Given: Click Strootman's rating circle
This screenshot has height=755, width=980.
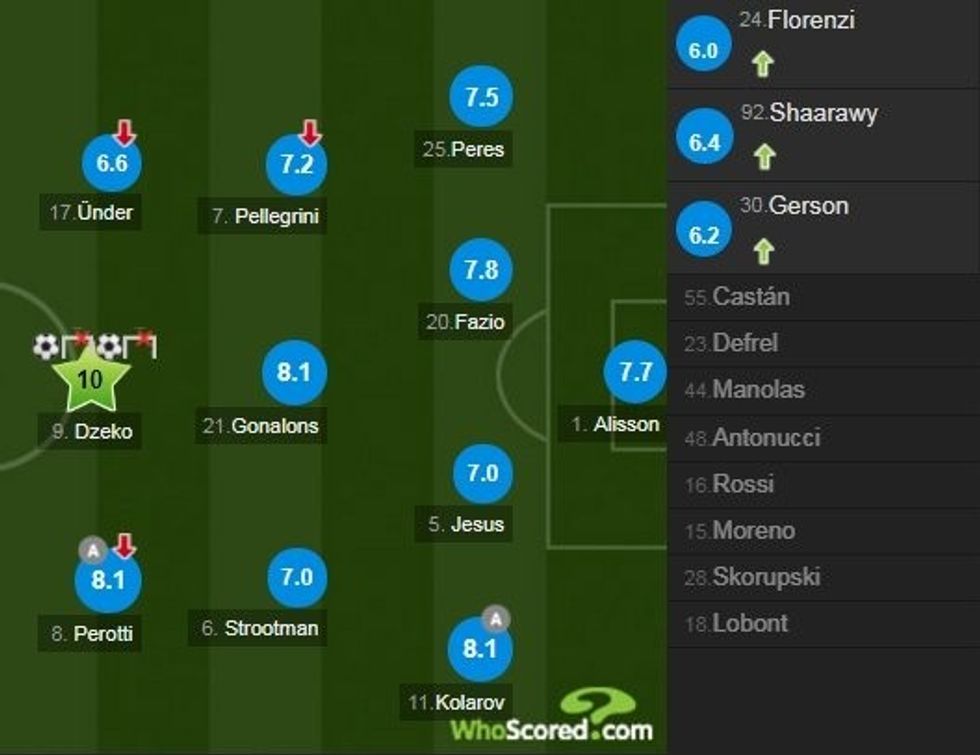Looking at the screenshot, I should pos(297,577).
